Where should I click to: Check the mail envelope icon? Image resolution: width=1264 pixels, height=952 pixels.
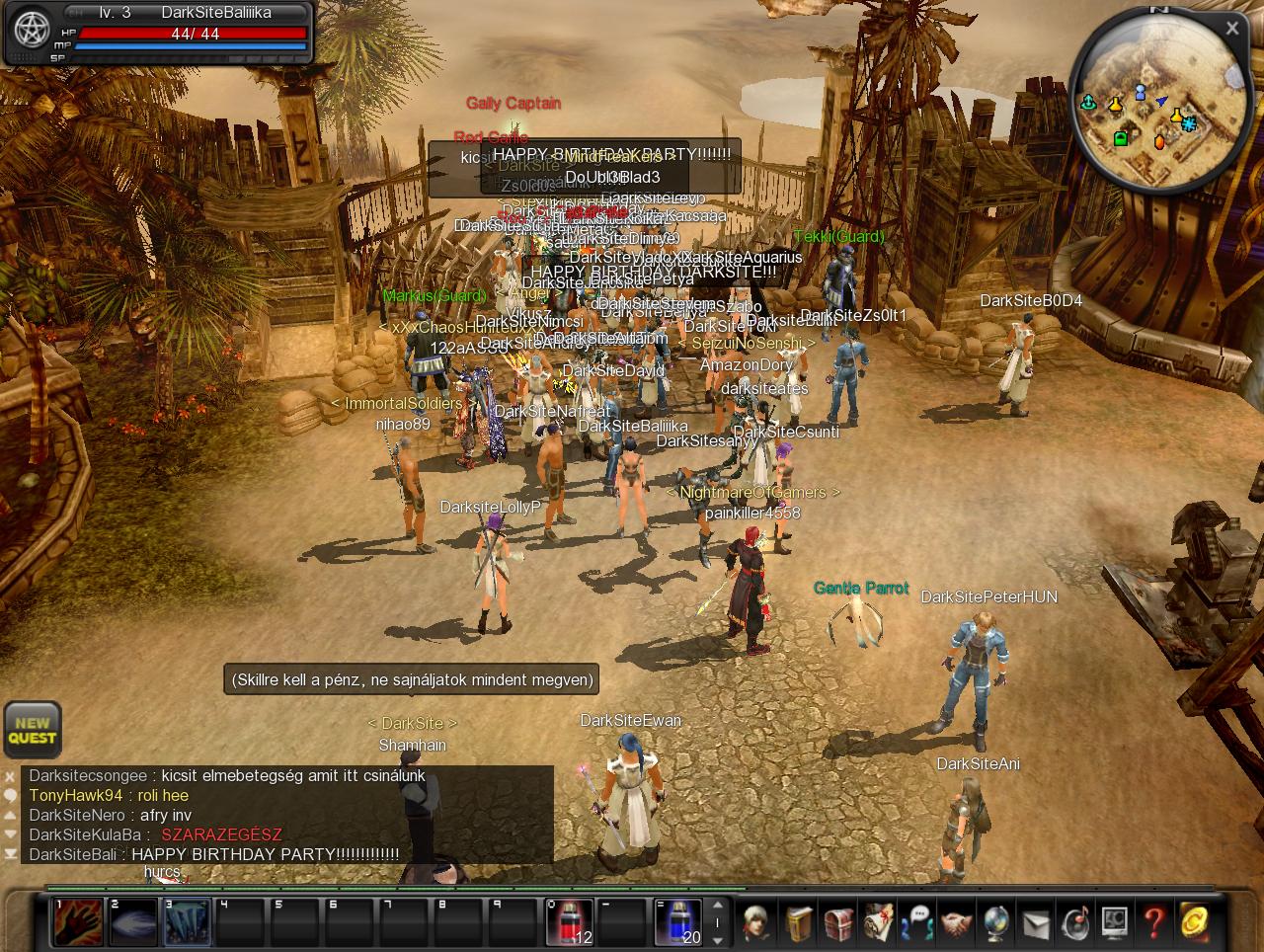click(x=1035, y=922)
